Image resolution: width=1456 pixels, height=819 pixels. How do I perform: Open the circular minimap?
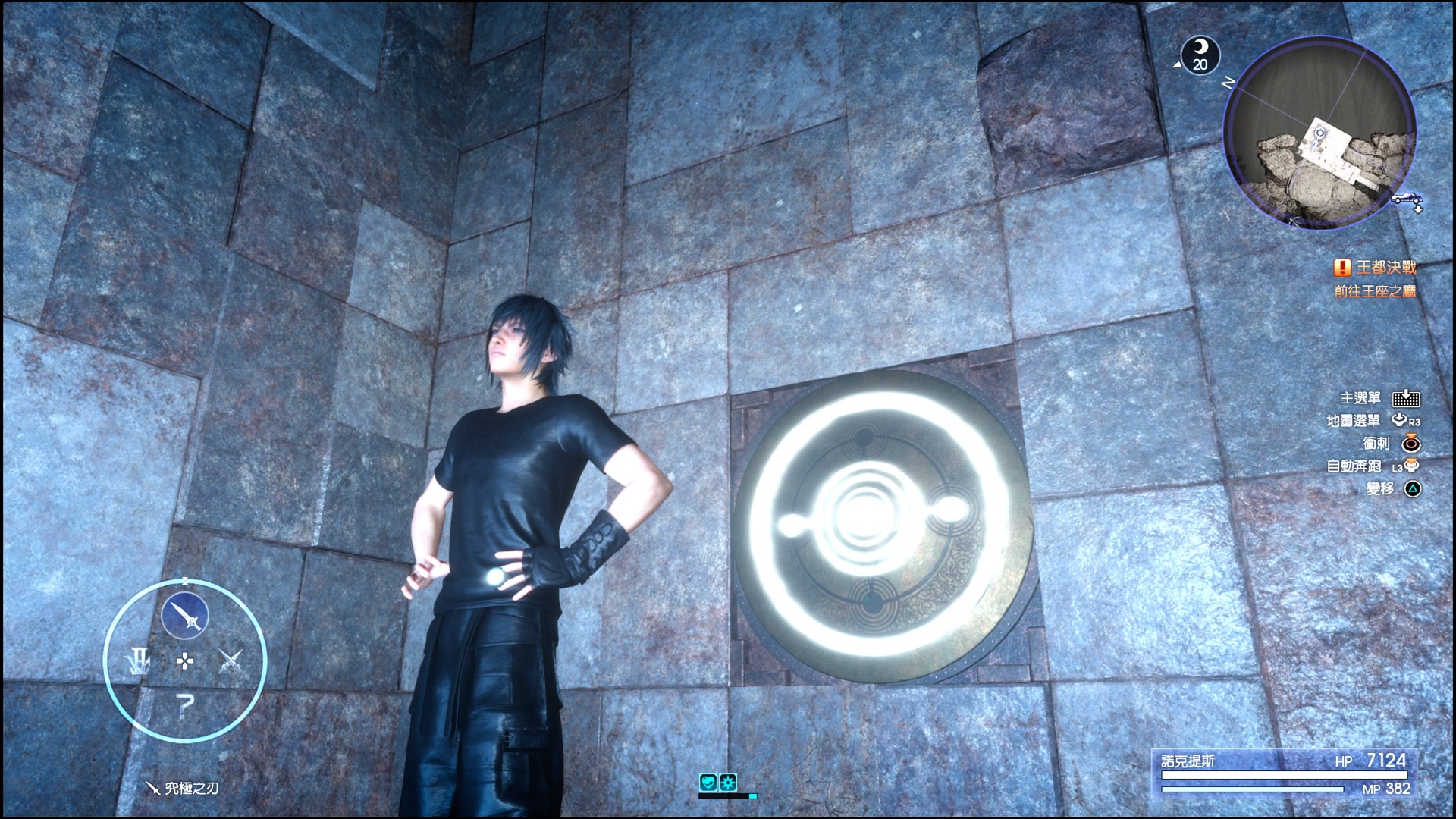pyautogui.click(x=1319, y=133)
